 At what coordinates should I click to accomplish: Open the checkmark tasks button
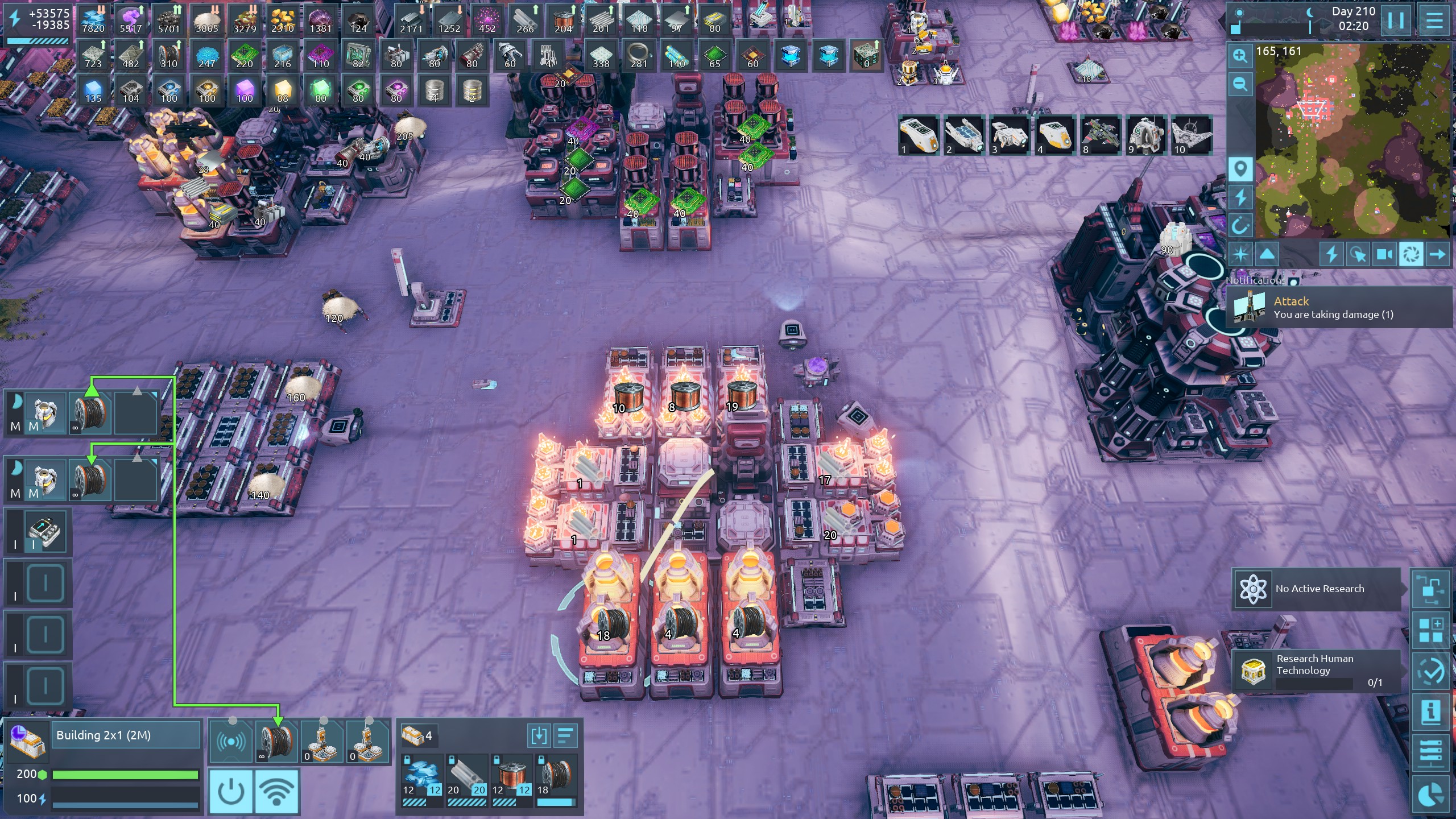tap(1430, 672)
